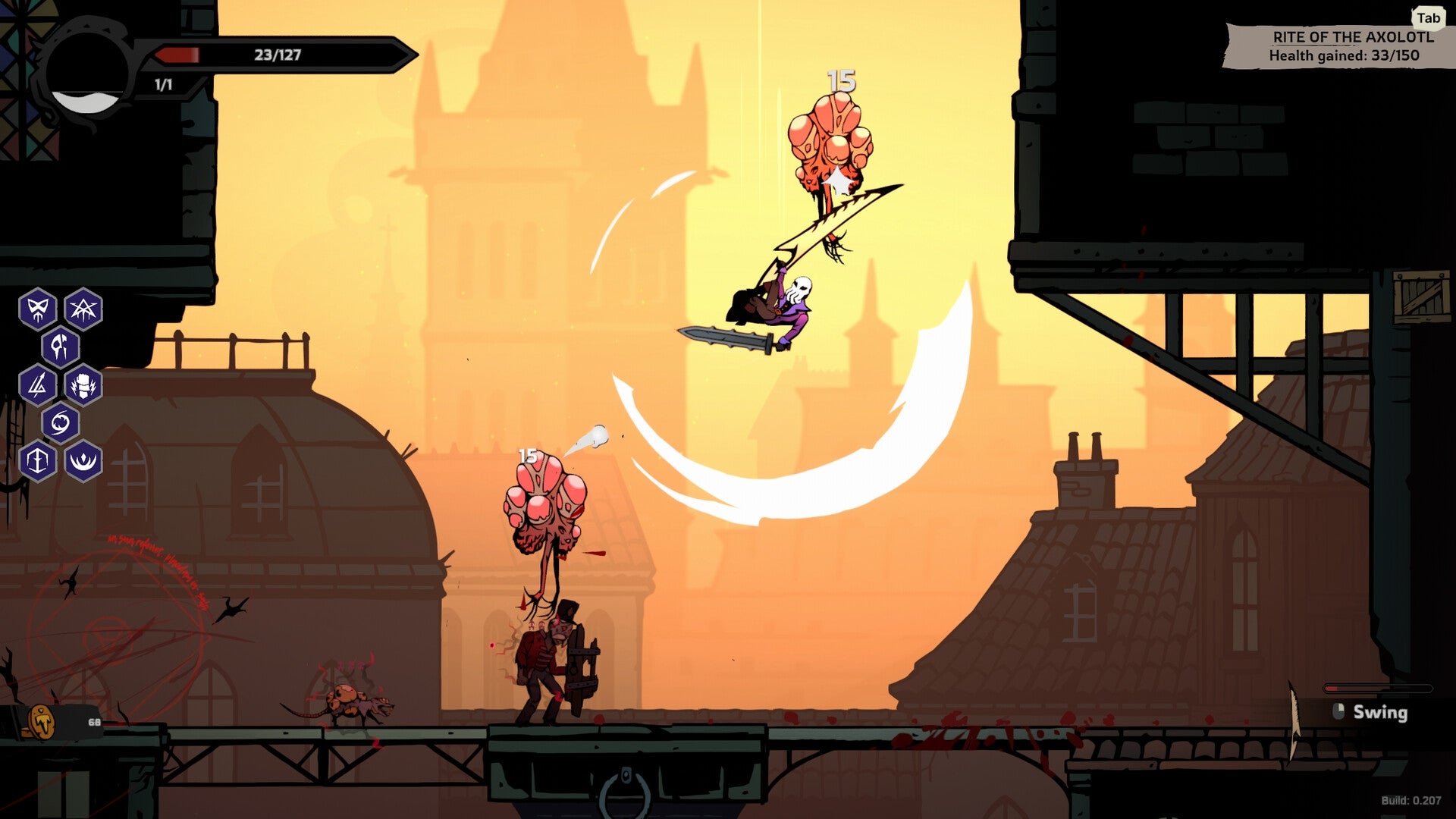Select the swirling vortex ability icon
The image size is (1456, 819).
pos(61,422)
